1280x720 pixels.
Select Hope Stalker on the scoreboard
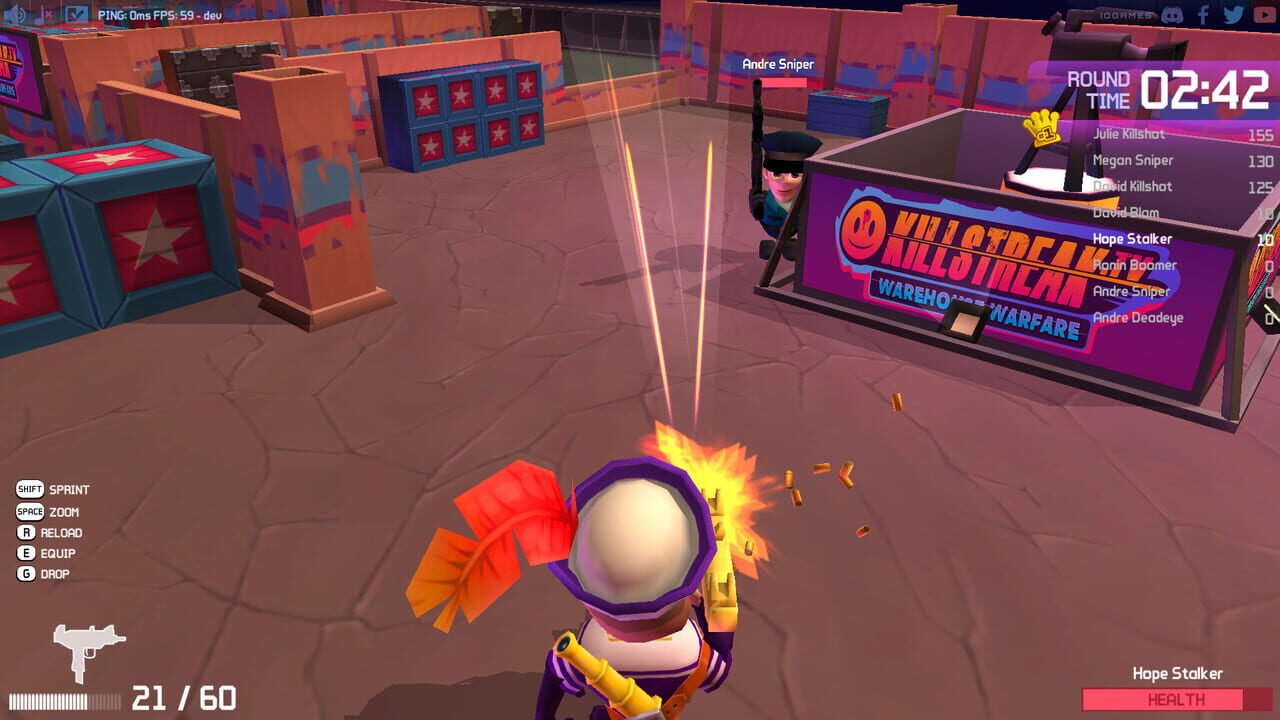point(1135,239)
